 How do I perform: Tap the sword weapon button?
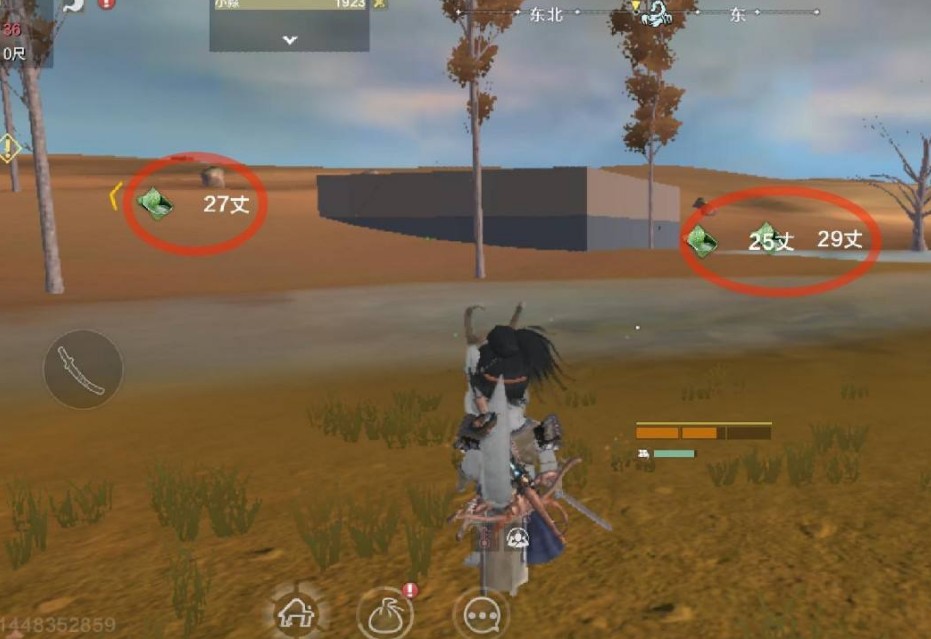tap(82, 369)
